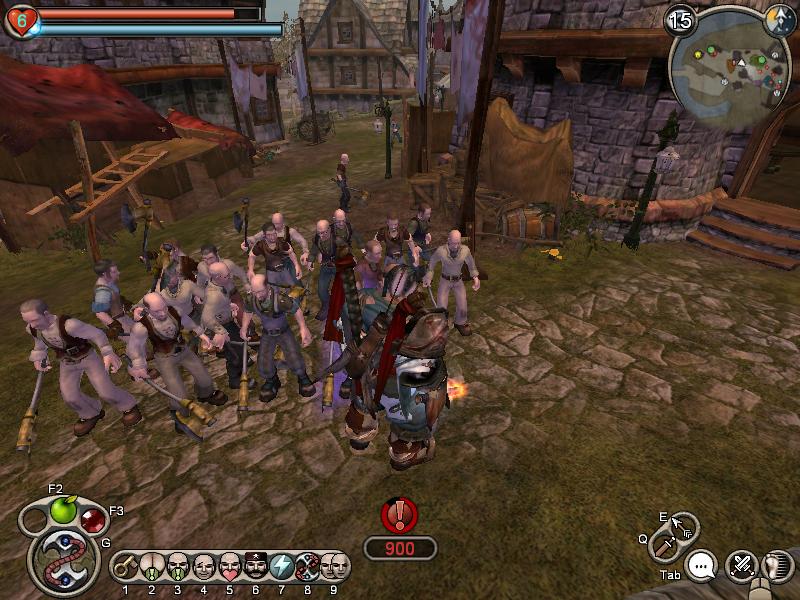Click the red exclamation alert icon
The width and height of the screenshot is (800, 600).
click(x=399, y=516)
